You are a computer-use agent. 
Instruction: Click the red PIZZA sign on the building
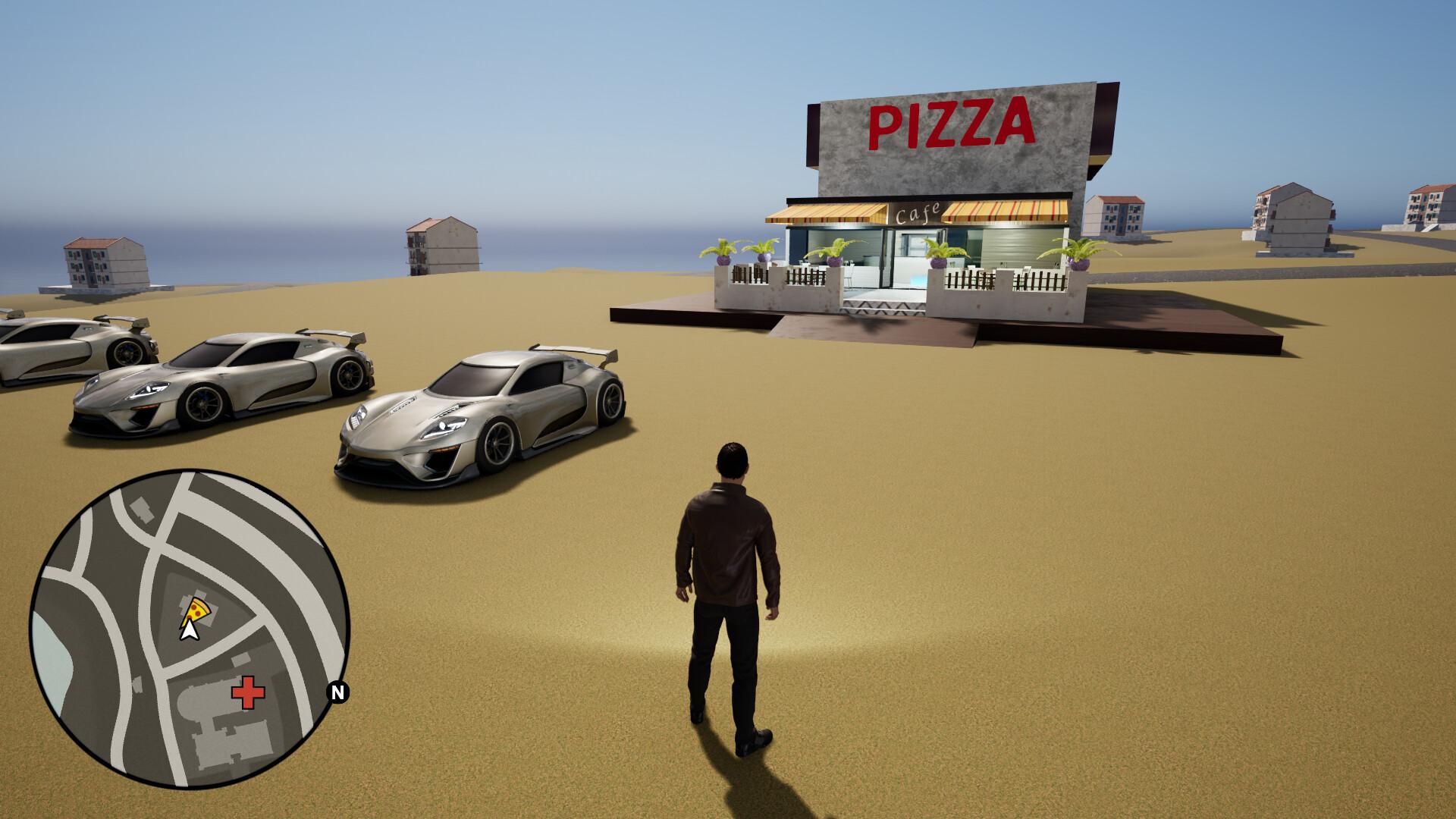[x=952, y=121]
